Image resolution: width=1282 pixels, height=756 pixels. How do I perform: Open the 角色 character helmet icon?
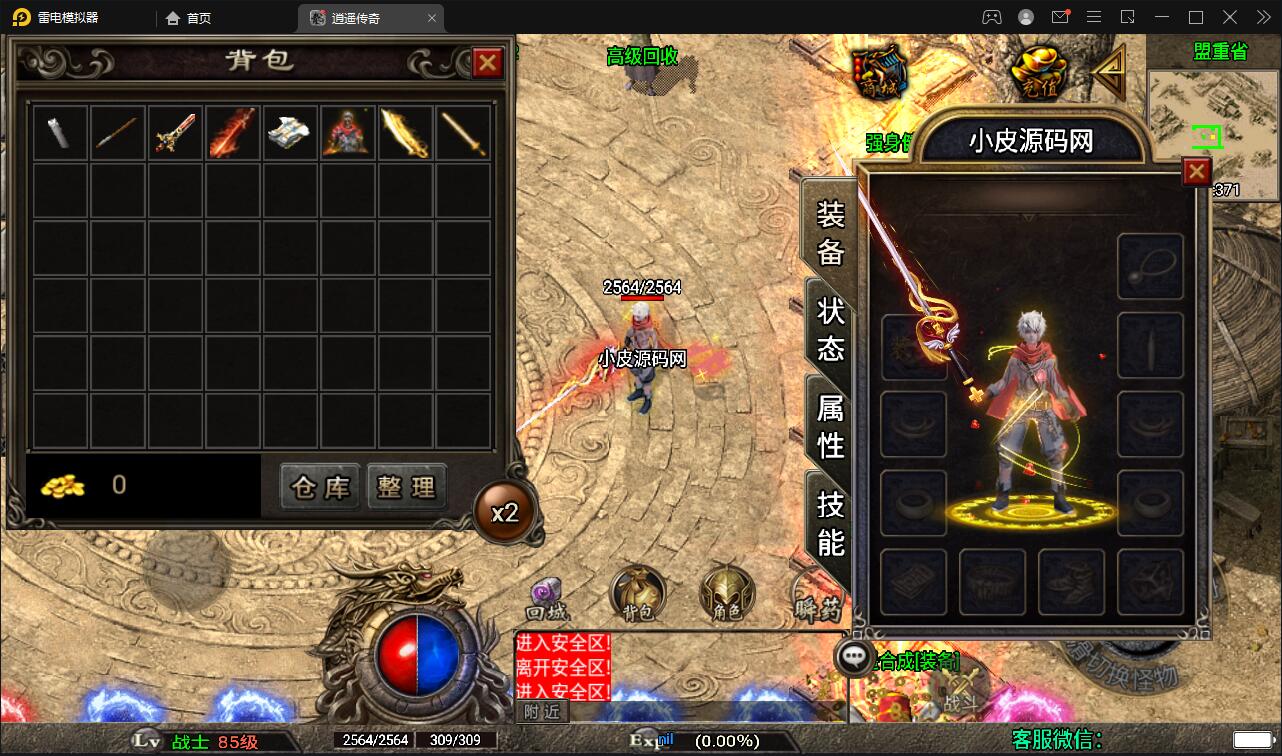pyautogui.click(x=726, y=593)
